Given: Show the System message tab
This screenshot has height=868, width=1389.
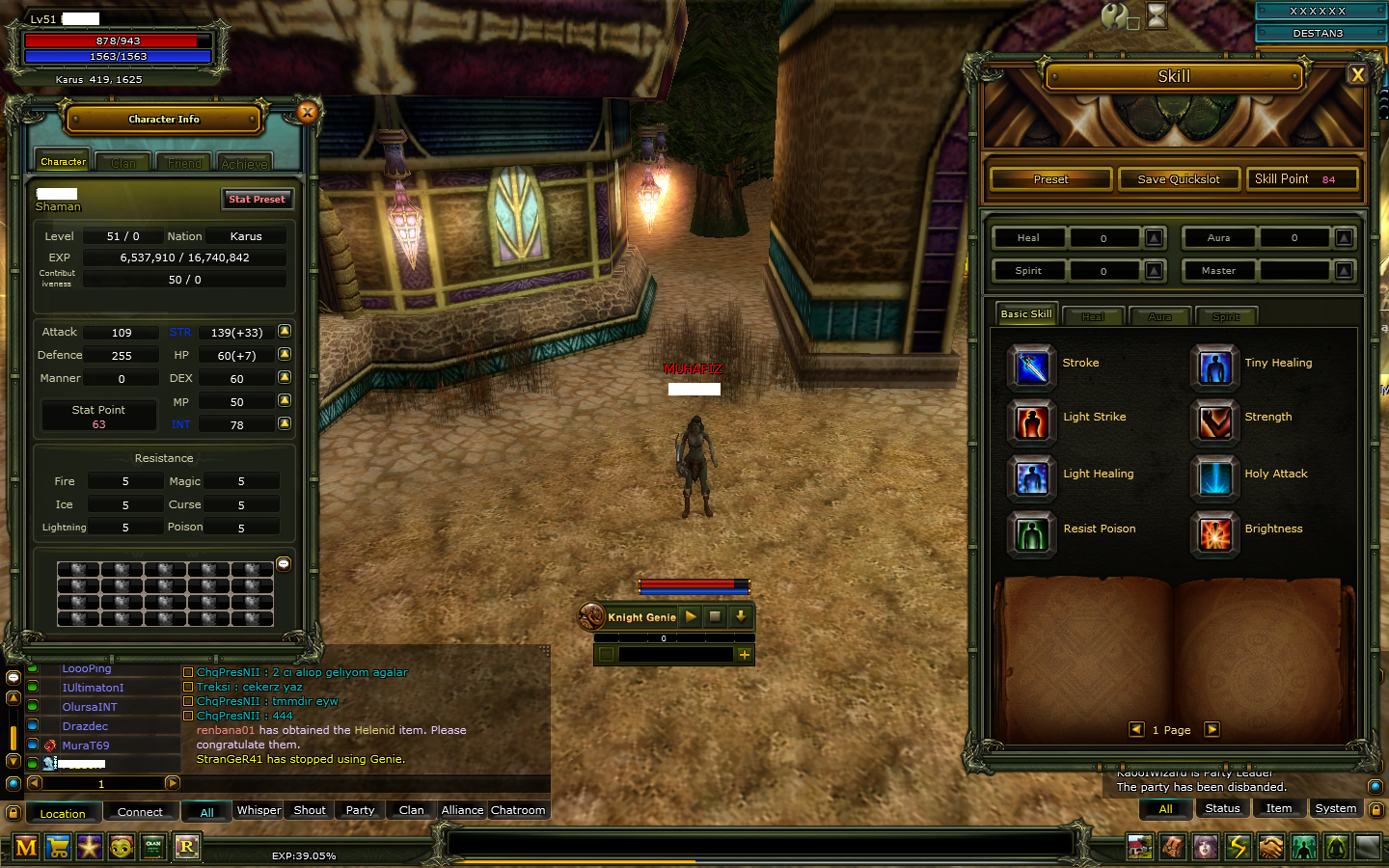Looking at the screenshot, I should pyautogui.click(x=1335, y=808).
